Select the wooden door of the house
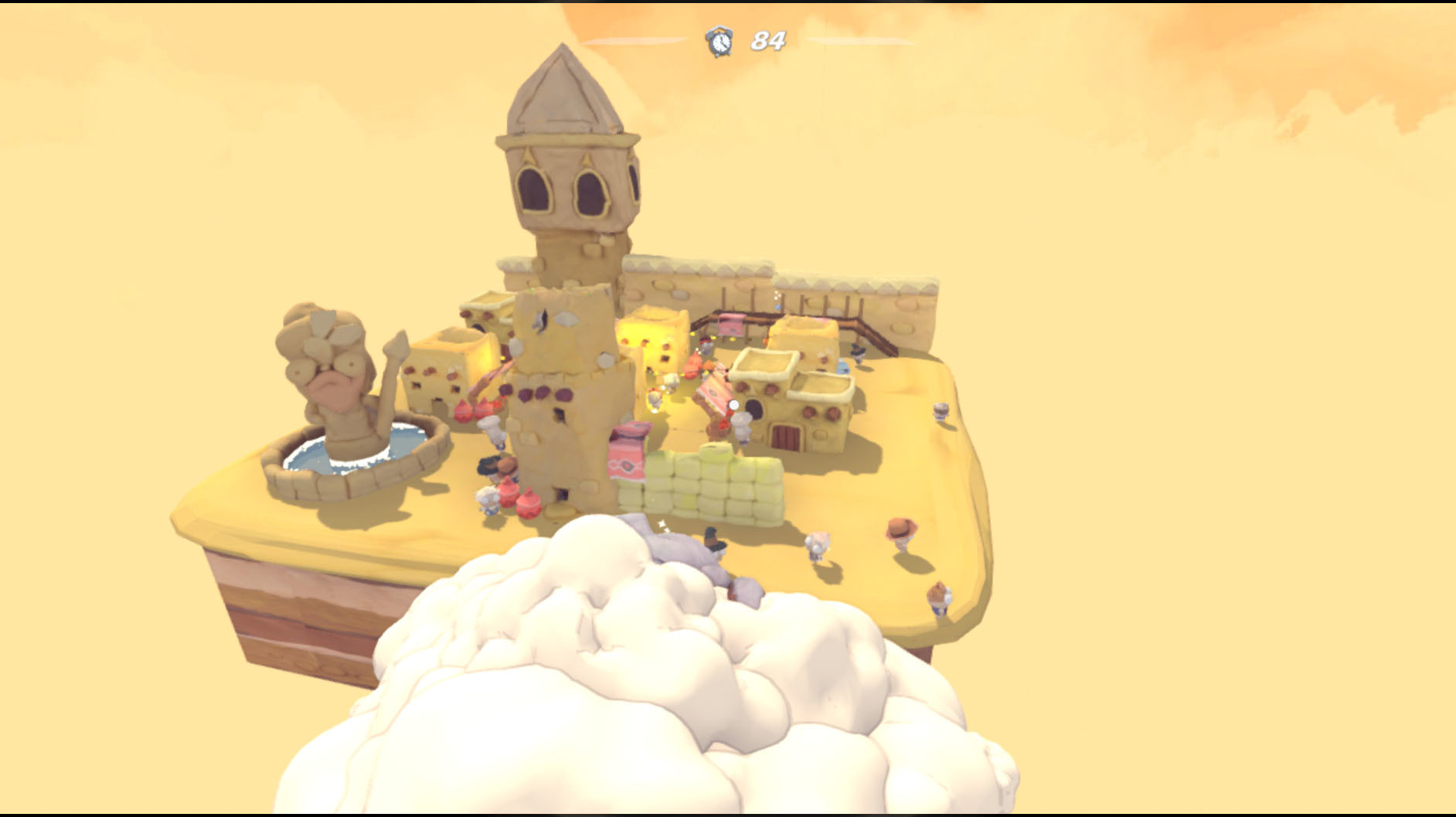This screenshot has width=1456, height=817. [784, 437]
